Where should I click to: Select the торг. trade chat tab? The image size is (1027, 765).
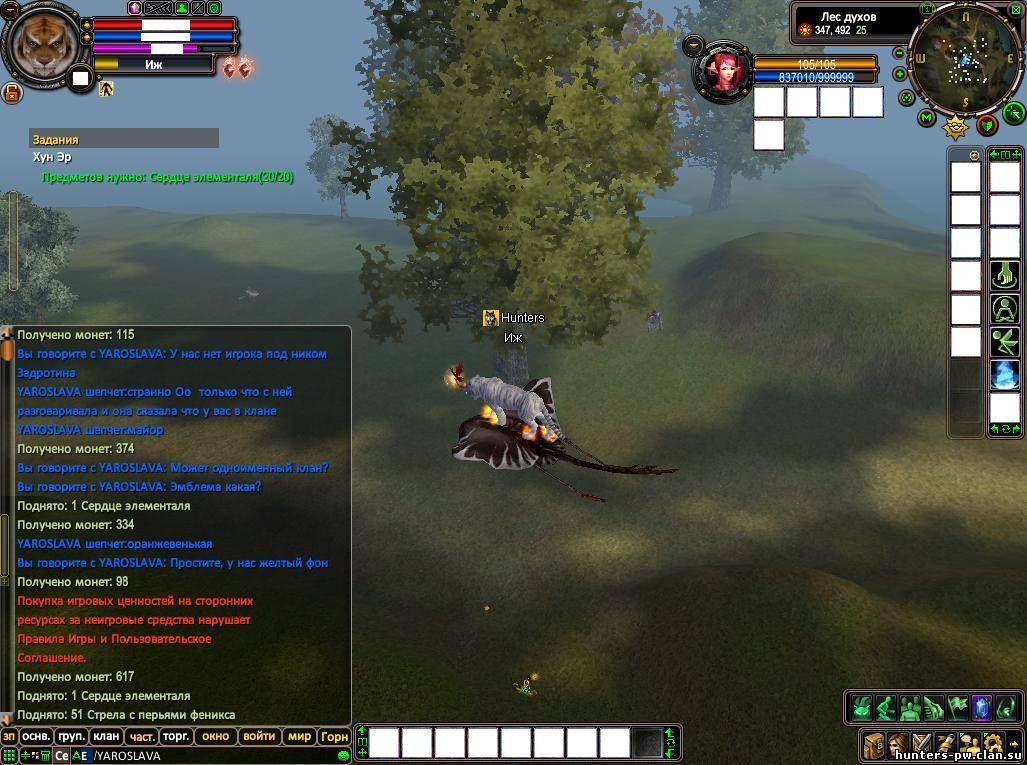[x=176, y=736]
